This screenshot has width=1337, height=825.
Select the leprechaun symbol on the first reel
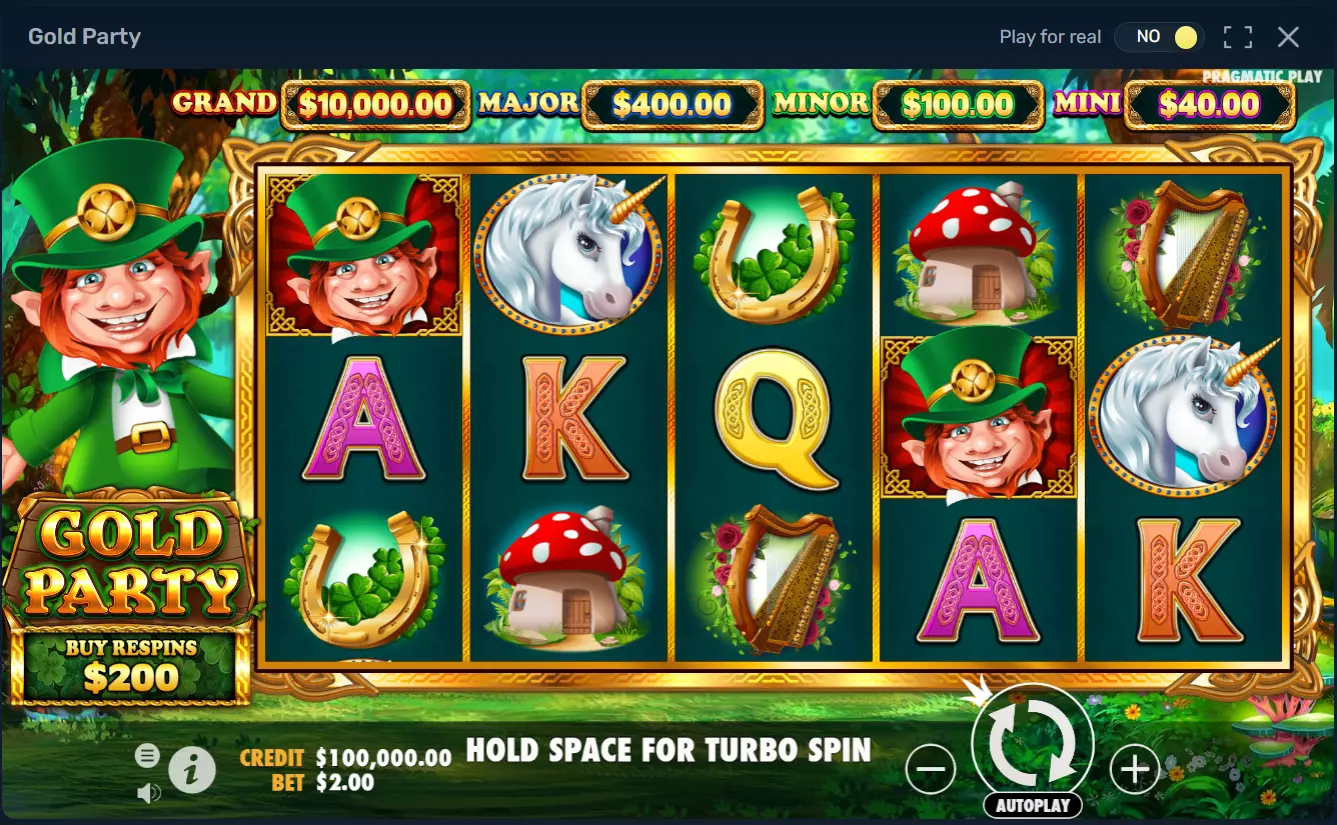363,253
